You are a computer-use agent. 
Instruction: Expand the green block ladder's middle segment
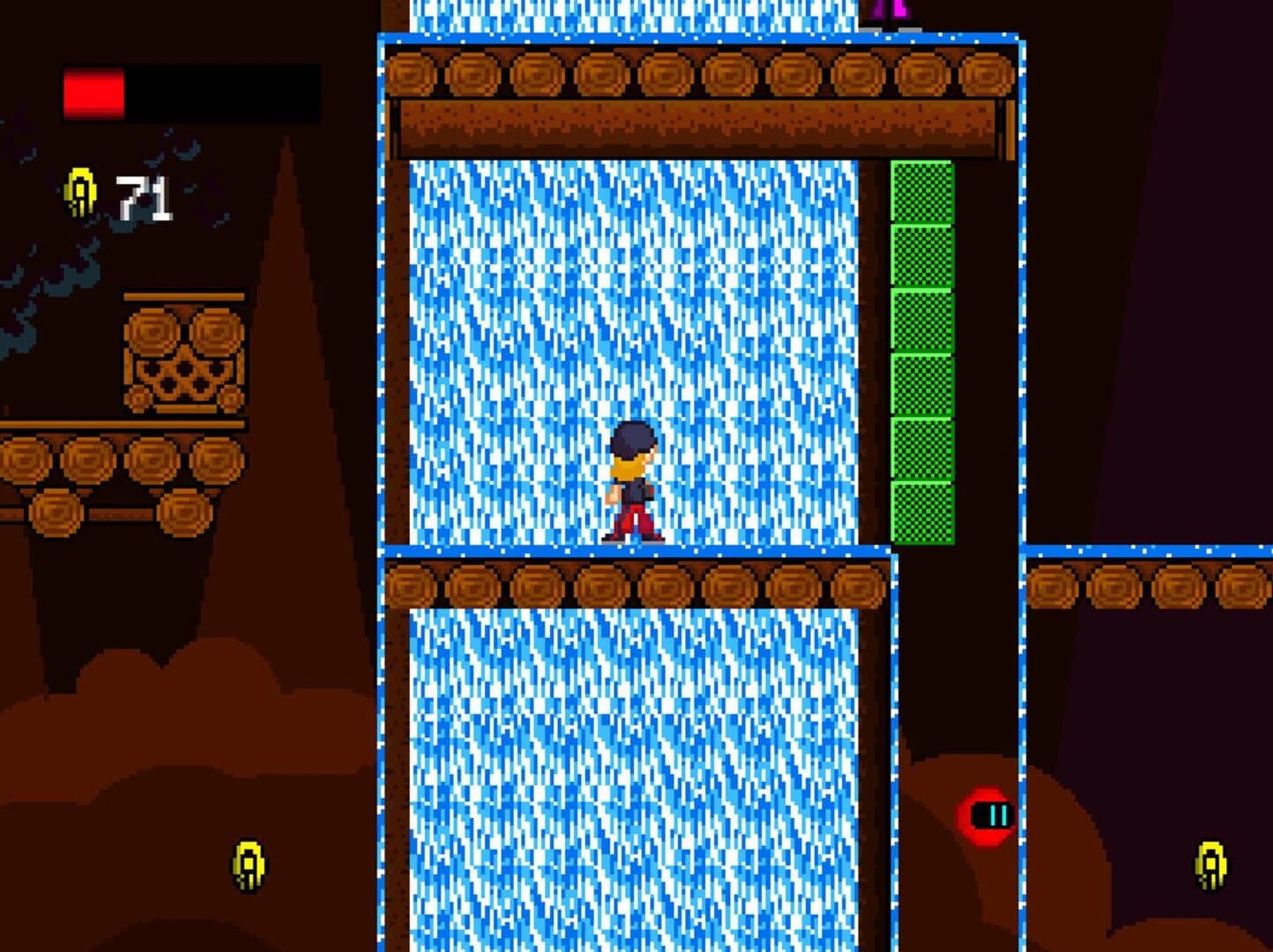(919, 353)
